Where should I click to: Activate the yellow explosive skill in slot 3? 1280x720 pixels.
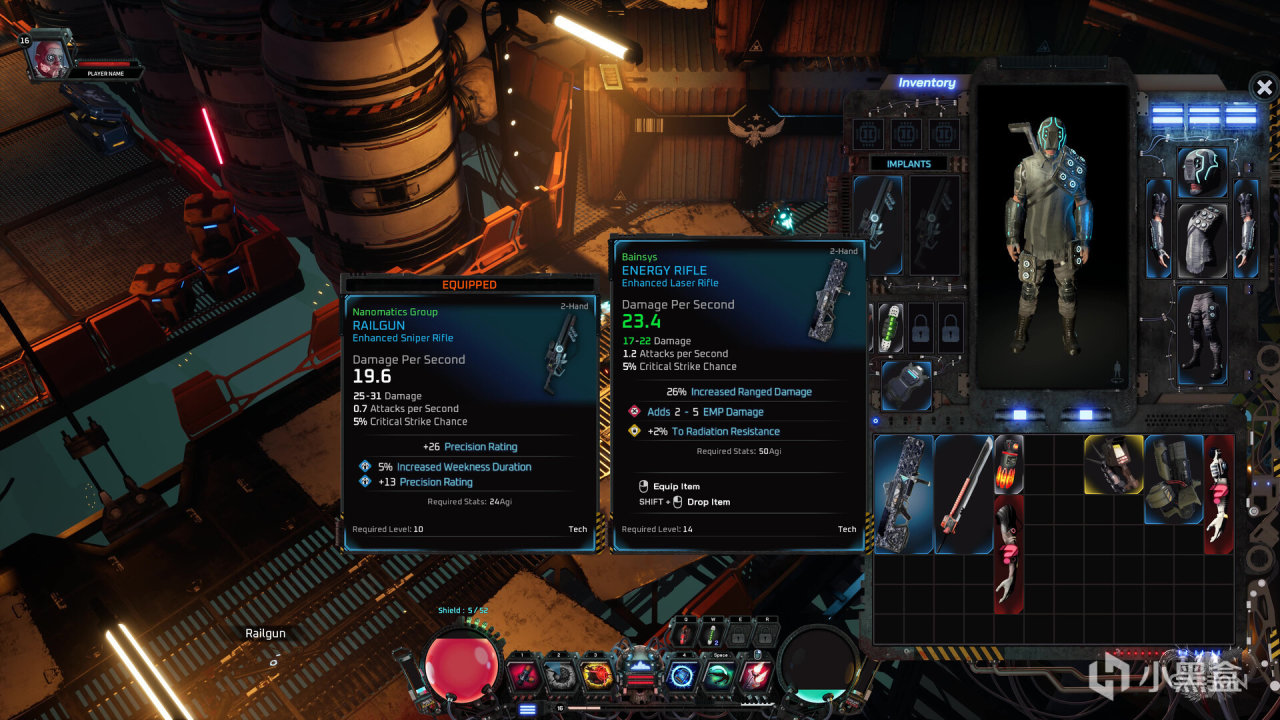coord(597,674)
